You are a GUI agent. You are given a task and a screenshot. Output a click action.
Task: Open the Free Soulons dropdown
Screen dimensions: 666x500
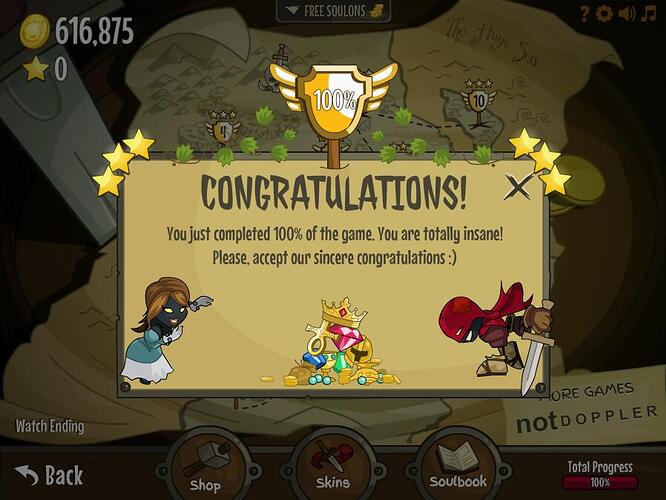(x=333, y=10)
